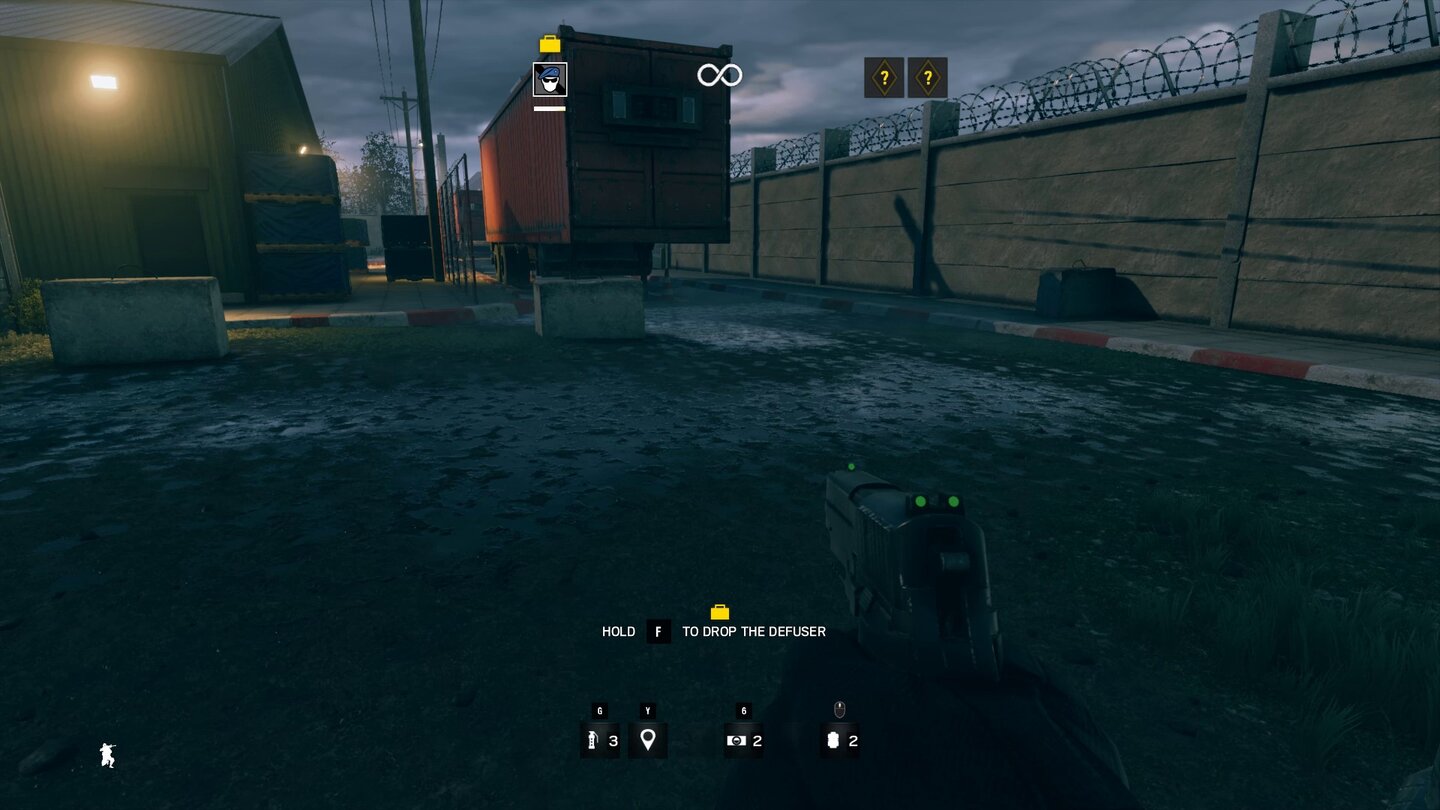
Task: Click the HOLD label in the drop prompt
Action: (x=620, y=631)
